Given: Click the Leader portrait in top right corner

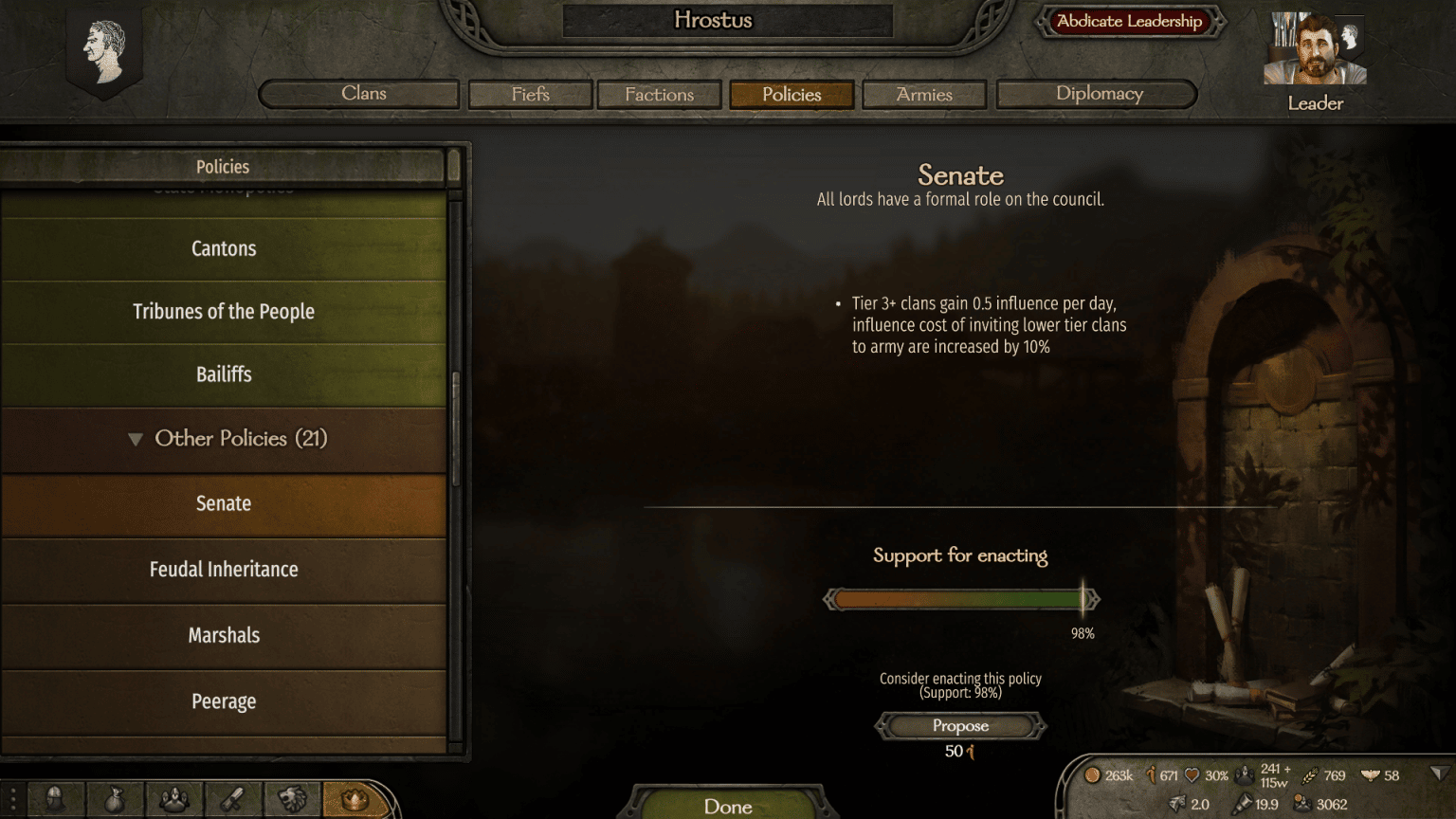Looking at the screenshot, I should [x=1315, y=47].
